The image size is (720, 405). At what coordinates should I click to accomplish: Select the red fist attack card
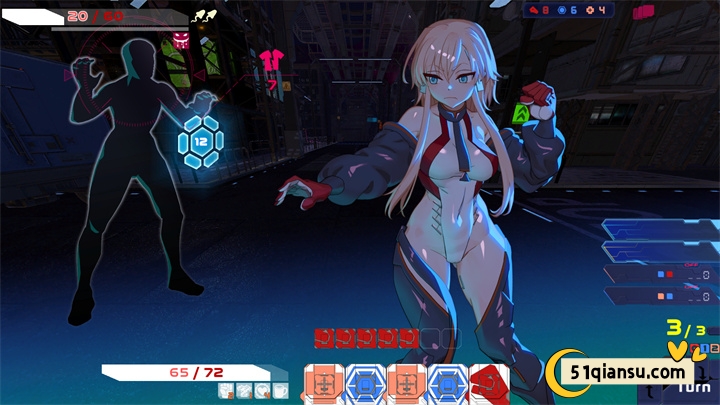click(x=489, y=384)
